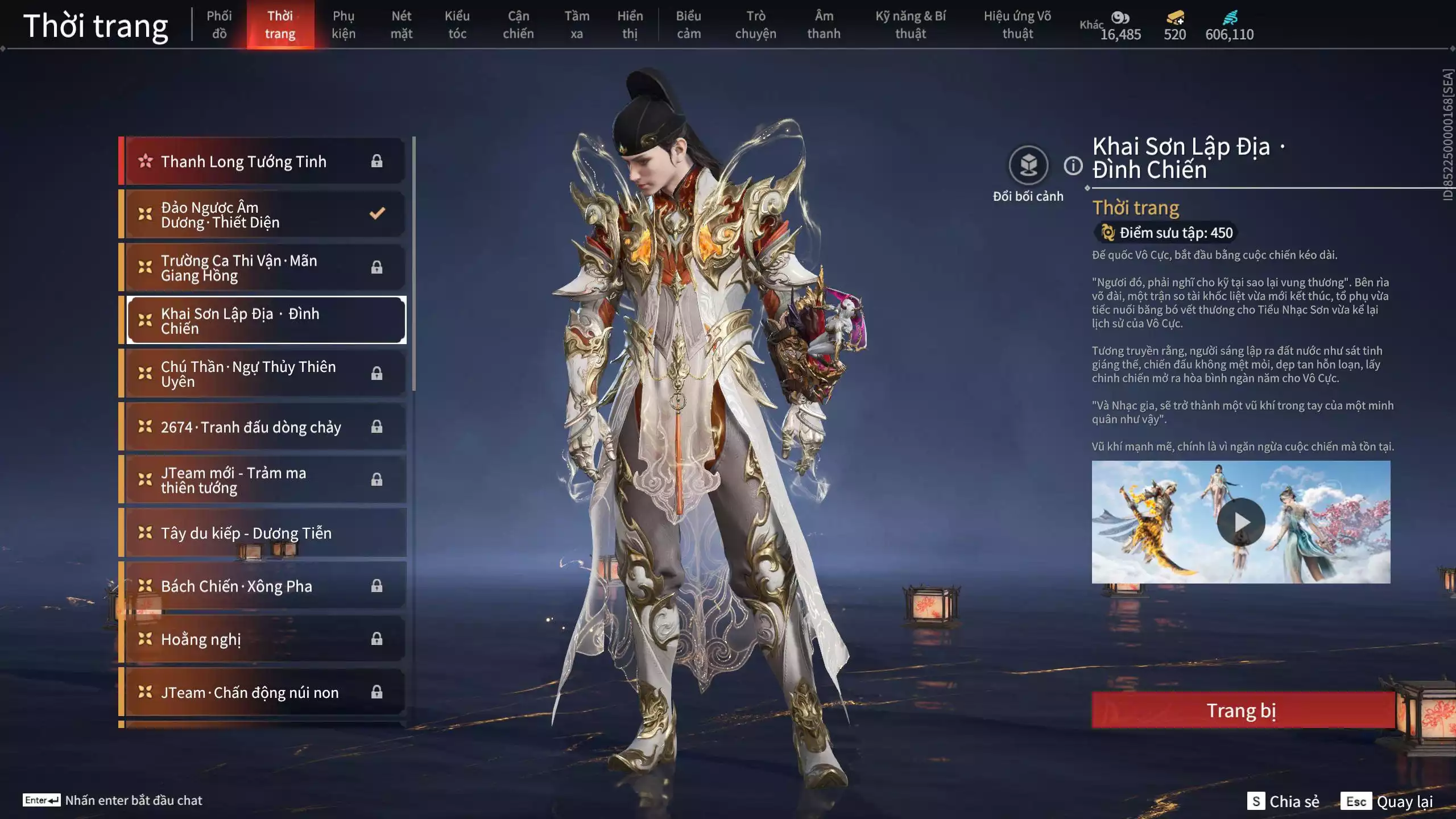Open the Phụ kiện tab
Screen dimensions: 1456x819
(x=344, y=25)
